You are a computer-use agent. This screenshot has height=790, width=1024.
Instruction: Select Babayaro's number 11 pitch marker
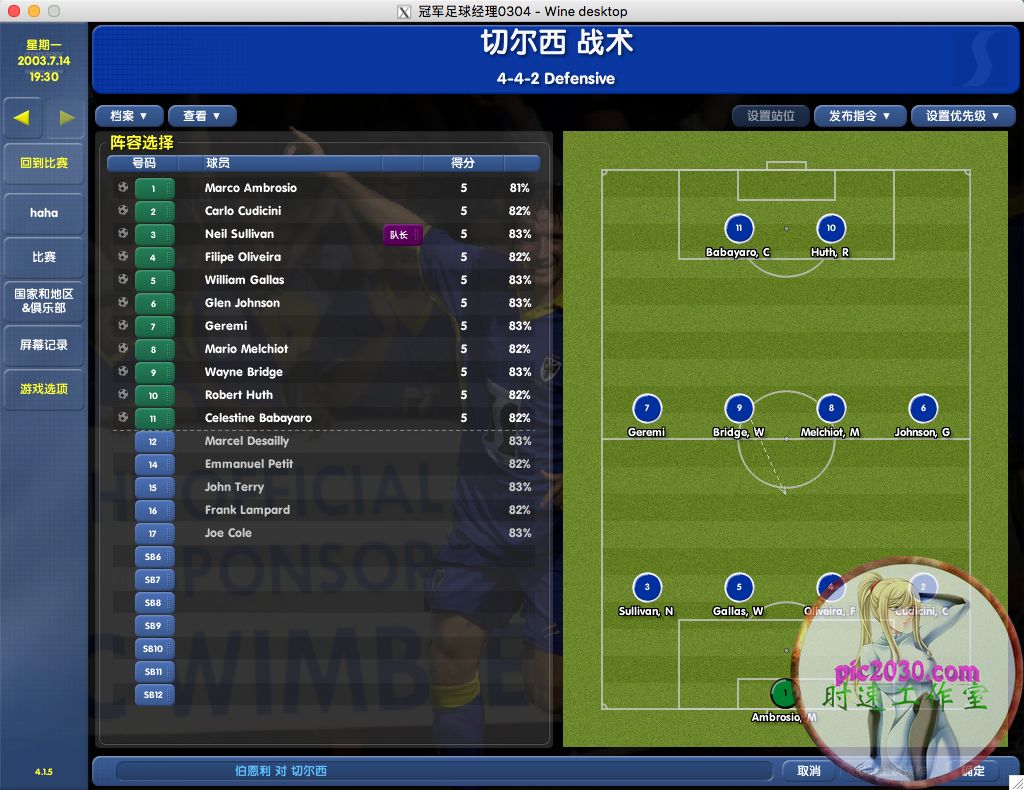738,229
